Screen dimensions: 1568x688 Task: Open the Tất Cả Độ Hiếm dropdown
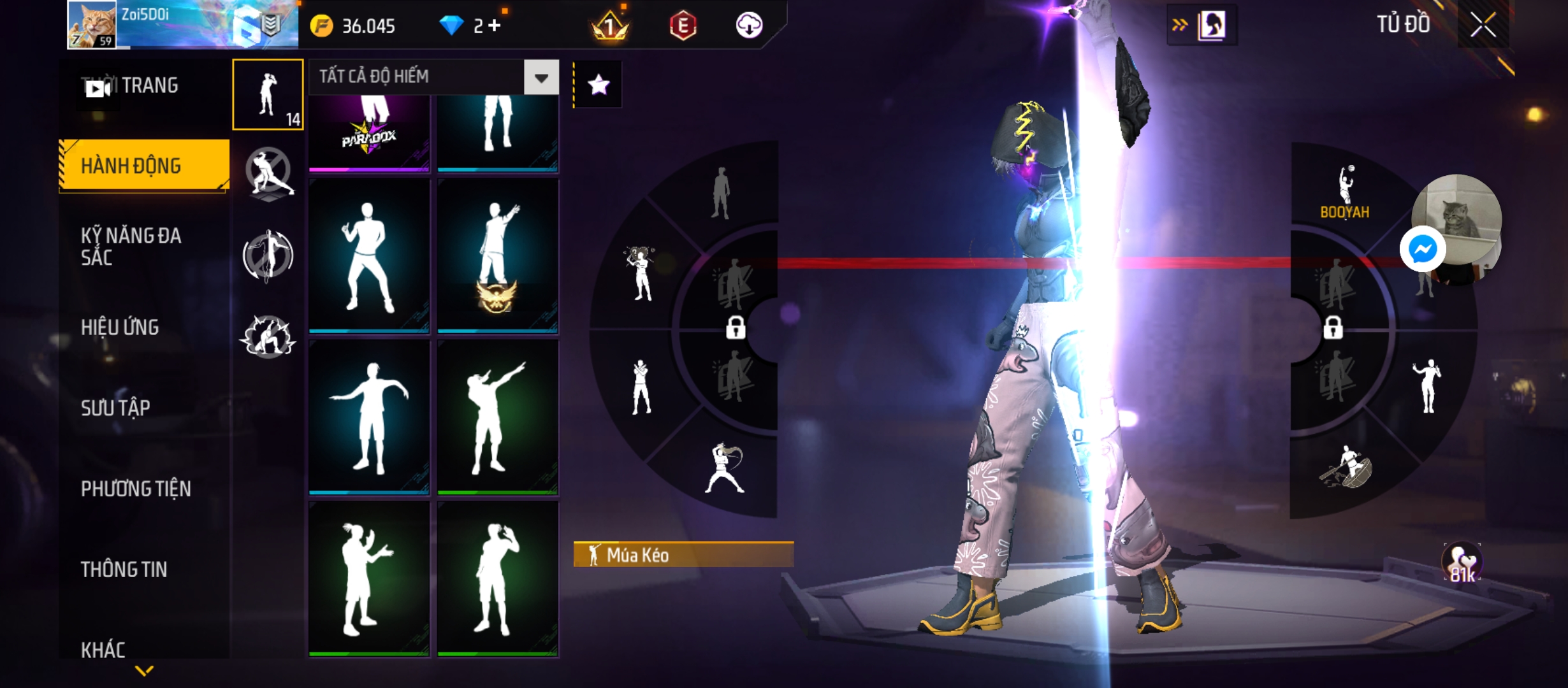[541, 78]
